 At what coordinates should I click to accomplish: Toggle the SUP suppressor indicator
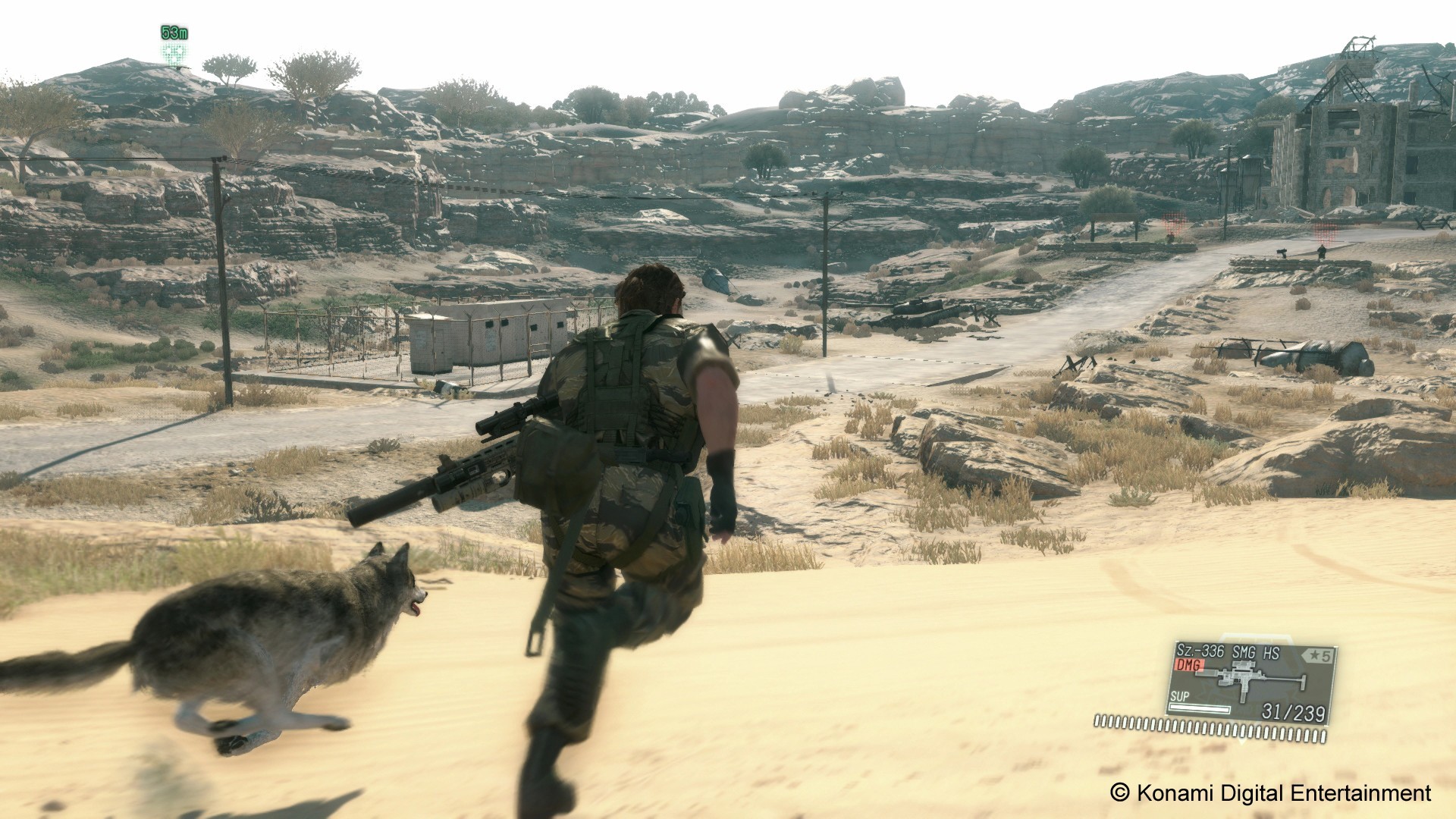[x=1180, y=695]
